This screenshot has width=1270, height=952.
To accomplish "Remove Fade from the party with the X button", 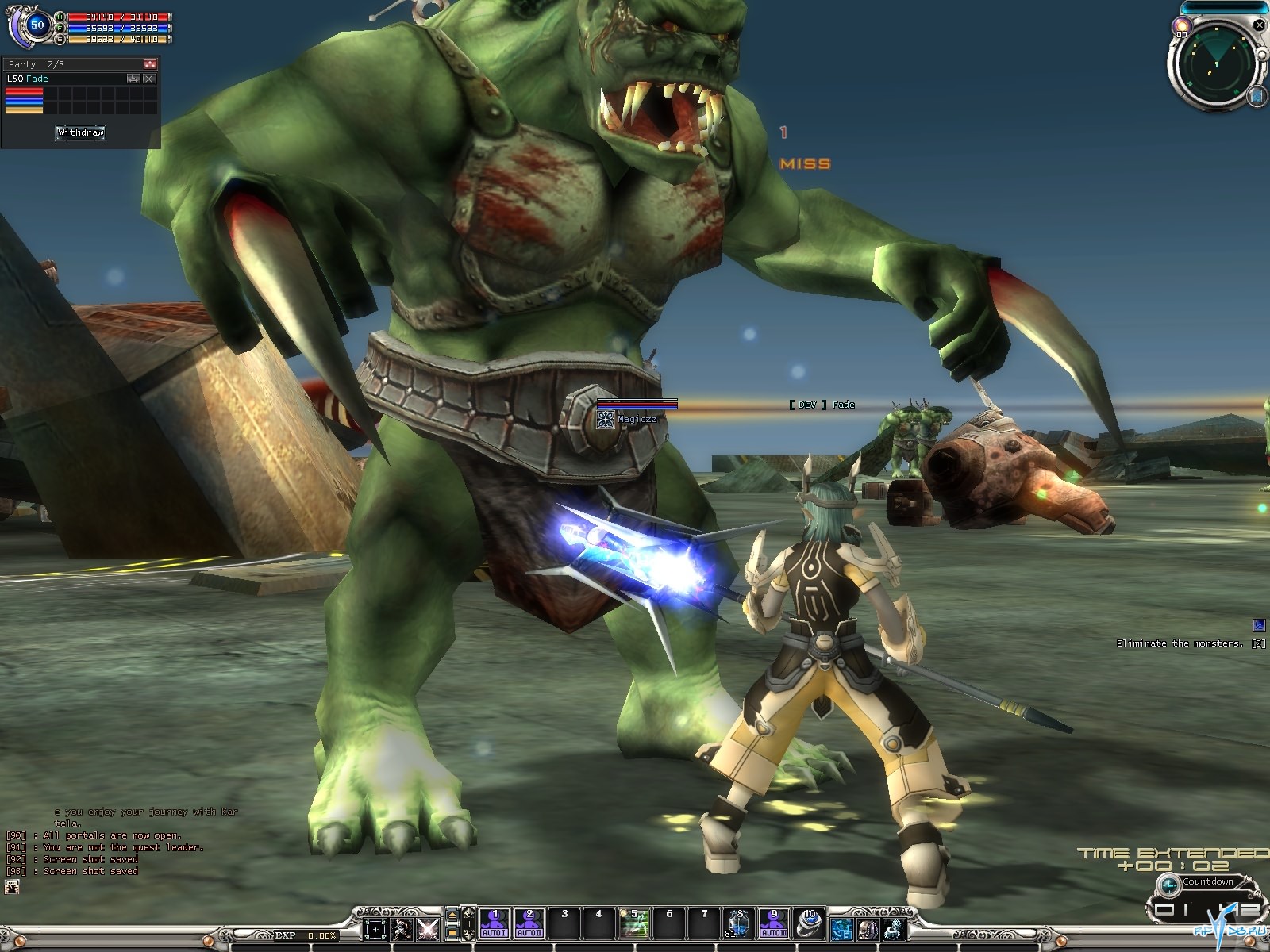I will (x=148, y=79).
